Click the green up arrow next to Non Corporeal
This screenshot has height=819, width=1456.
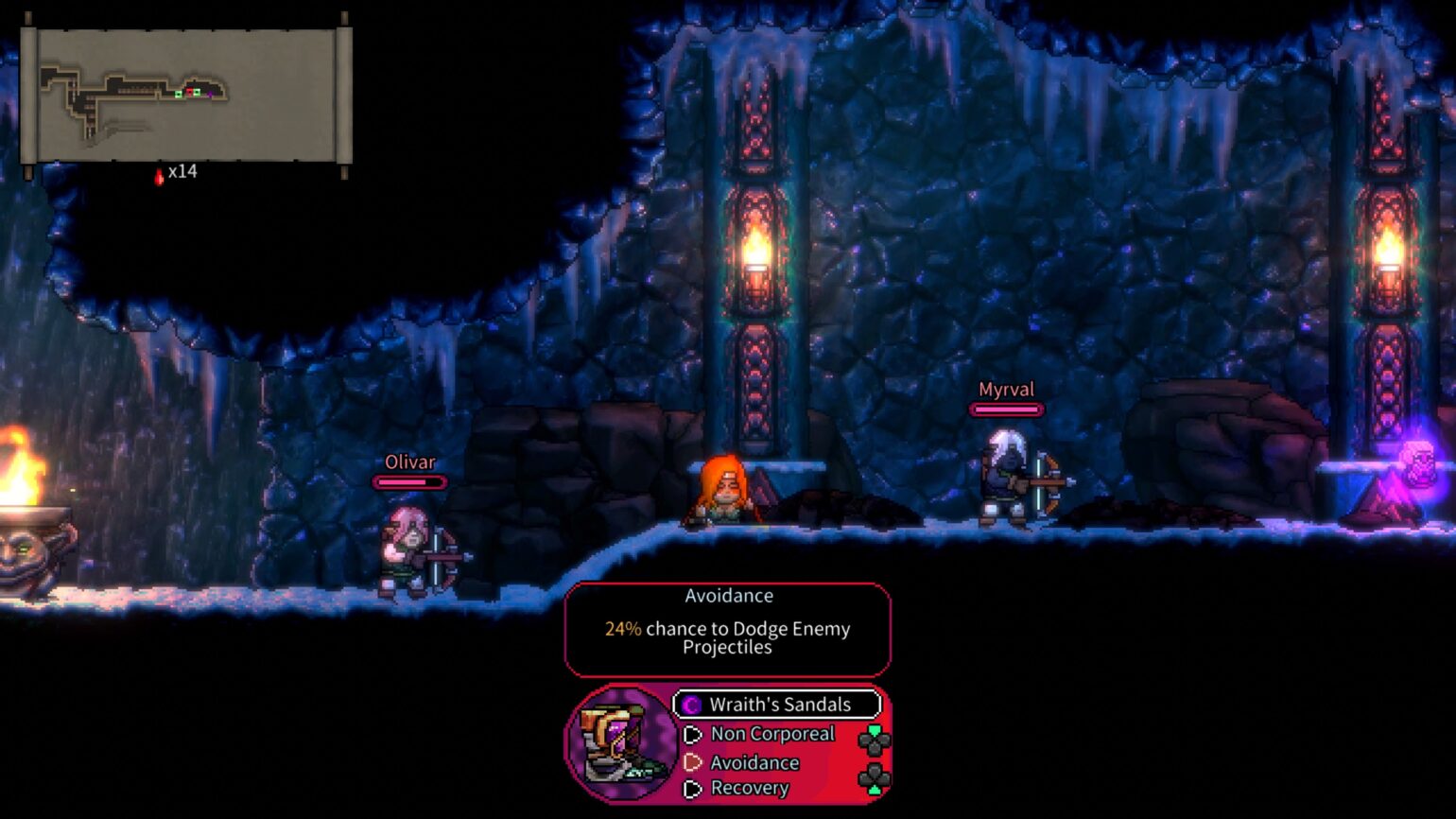pos(875,731)
